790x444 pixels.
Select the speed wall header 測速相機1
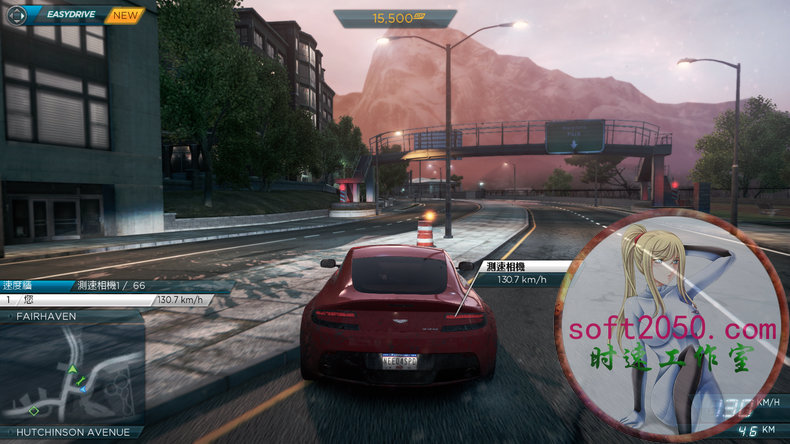pyautogui.click(x=105, y=285)
